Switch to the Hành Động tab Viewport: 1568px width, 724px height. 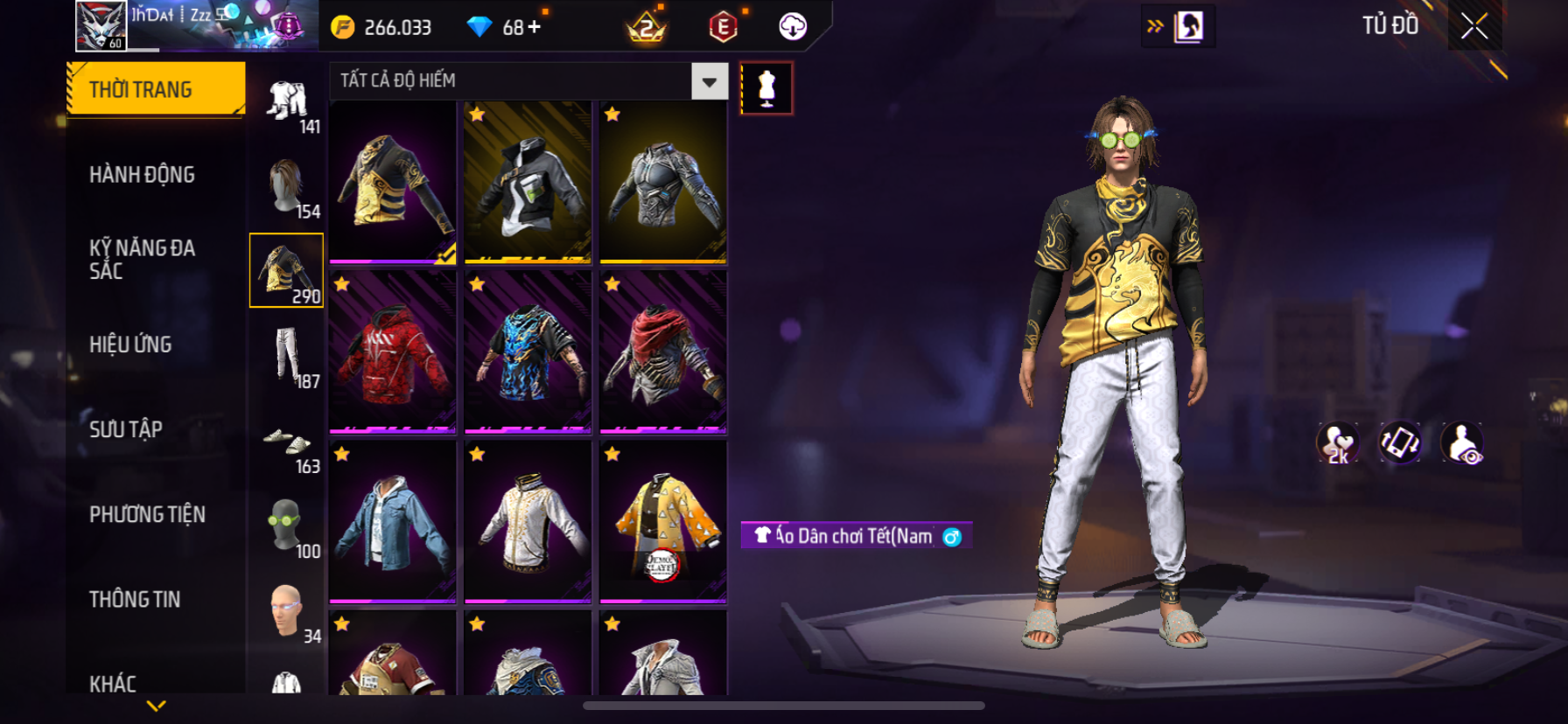143,175
